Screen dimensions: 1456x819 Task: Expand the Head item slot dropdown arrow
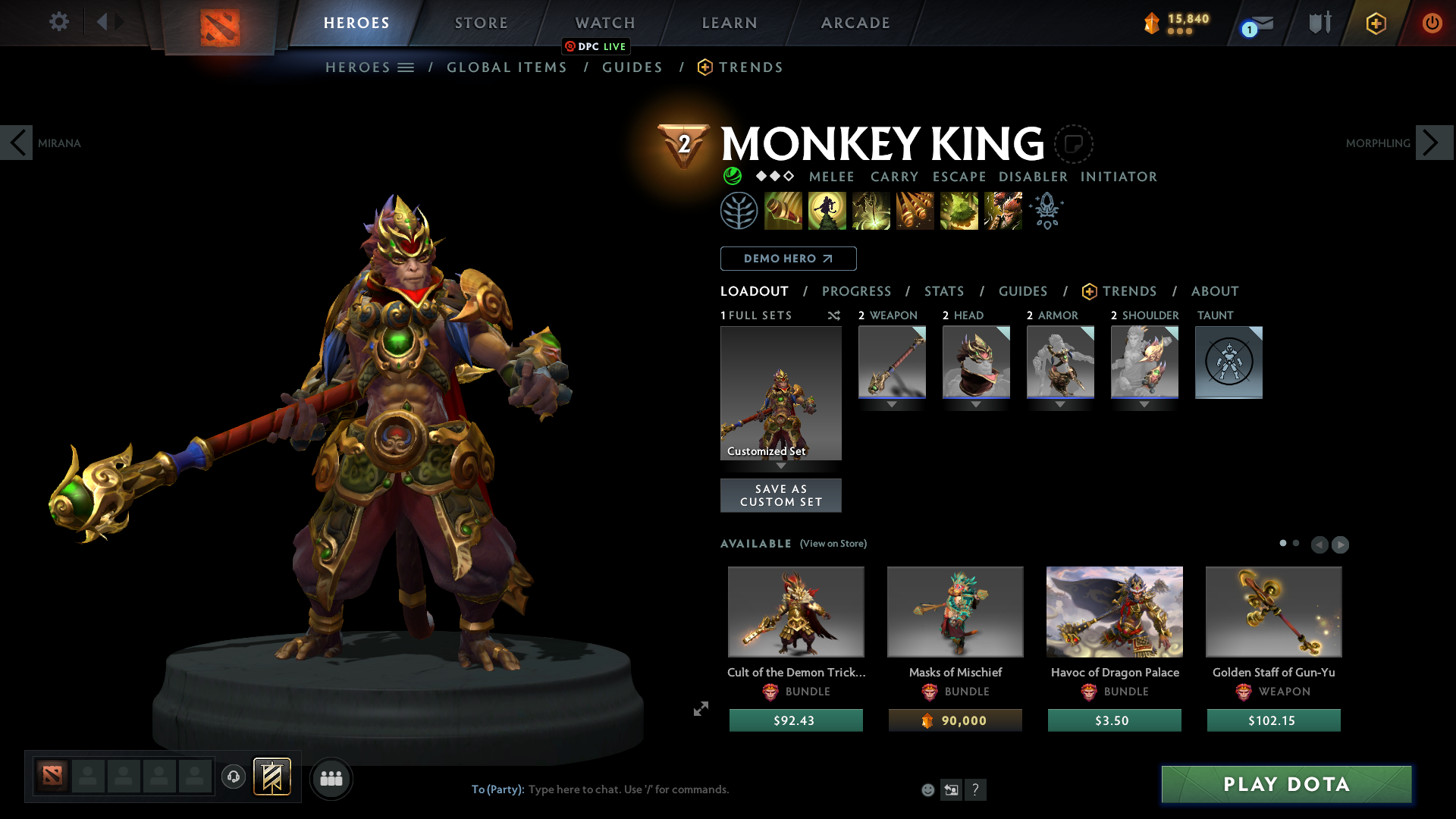pyautogui.click(x=976, y=404)
